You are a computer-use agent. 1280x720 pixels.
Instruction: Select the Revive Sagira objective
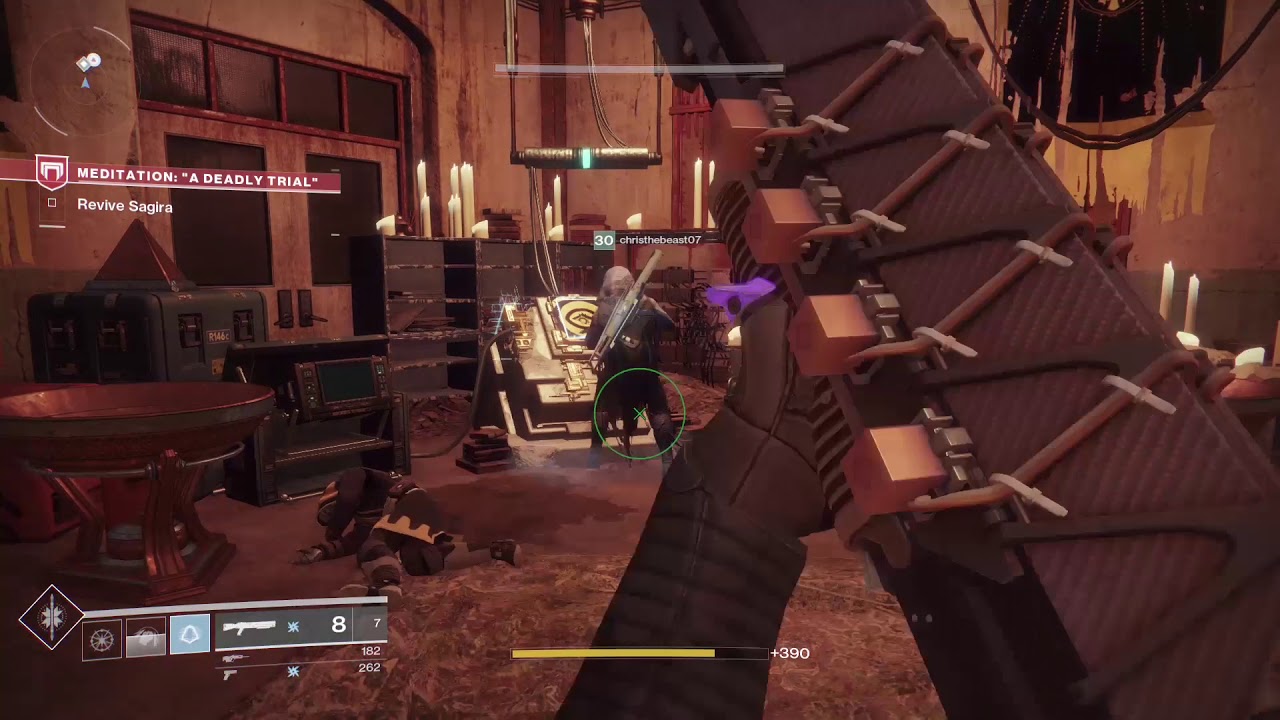pos(124,206)
